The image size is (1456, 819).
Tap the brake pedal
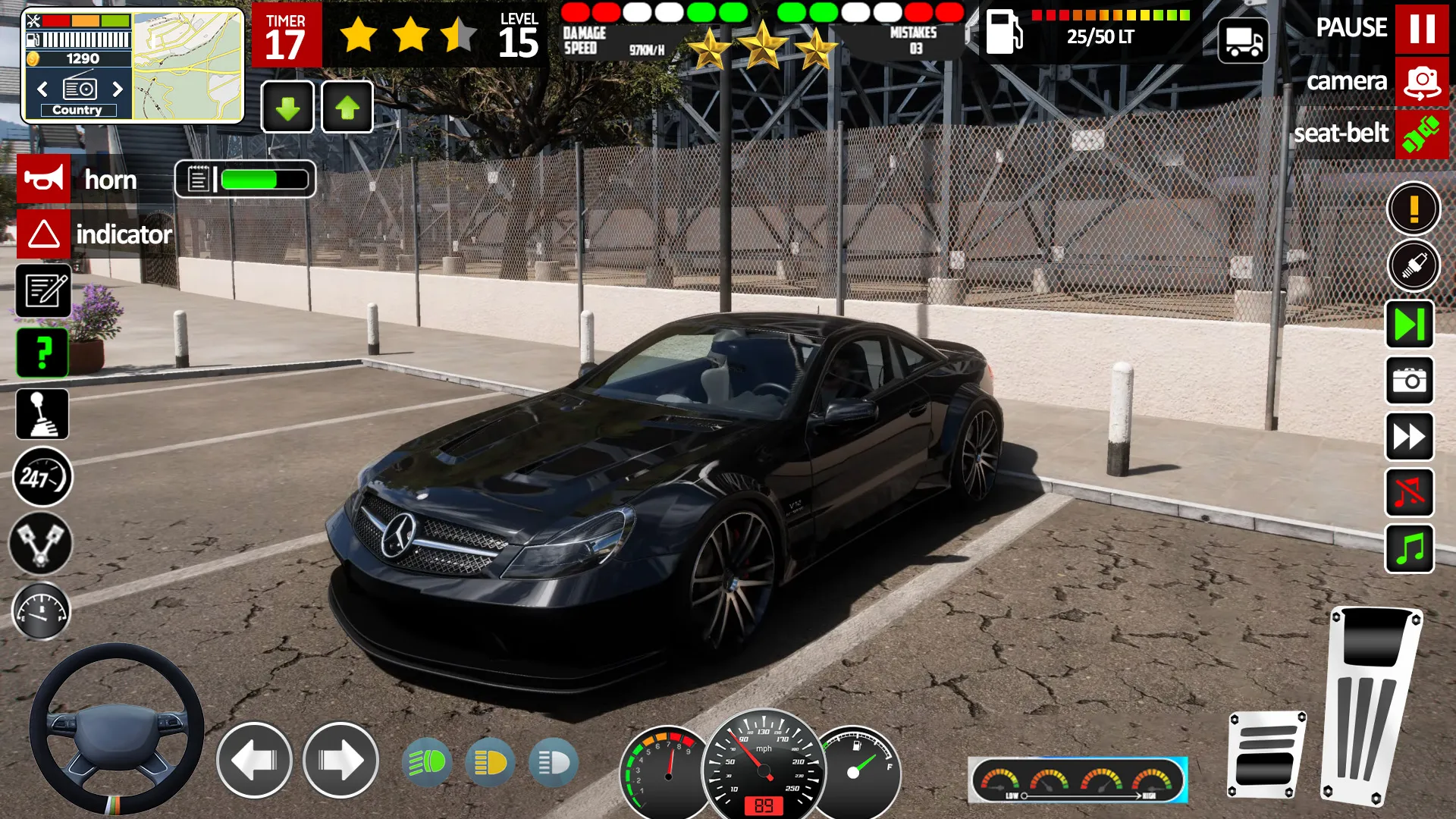(1266, 755)
